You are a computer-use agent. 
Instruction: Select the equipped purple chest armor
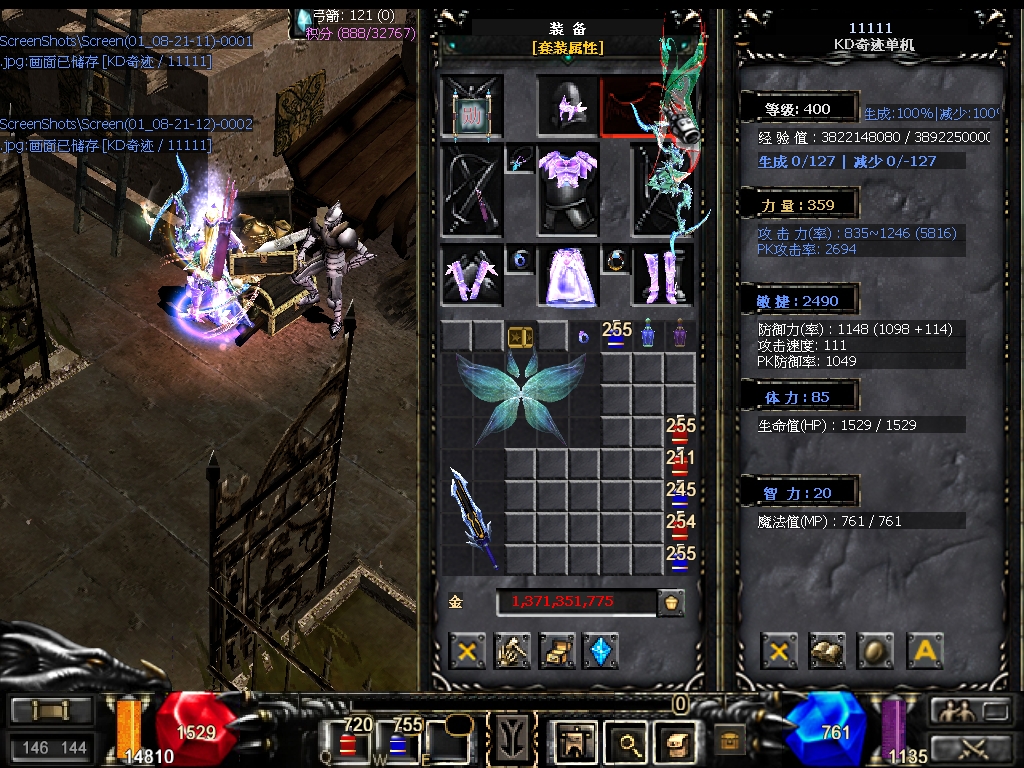click(568, 189)
